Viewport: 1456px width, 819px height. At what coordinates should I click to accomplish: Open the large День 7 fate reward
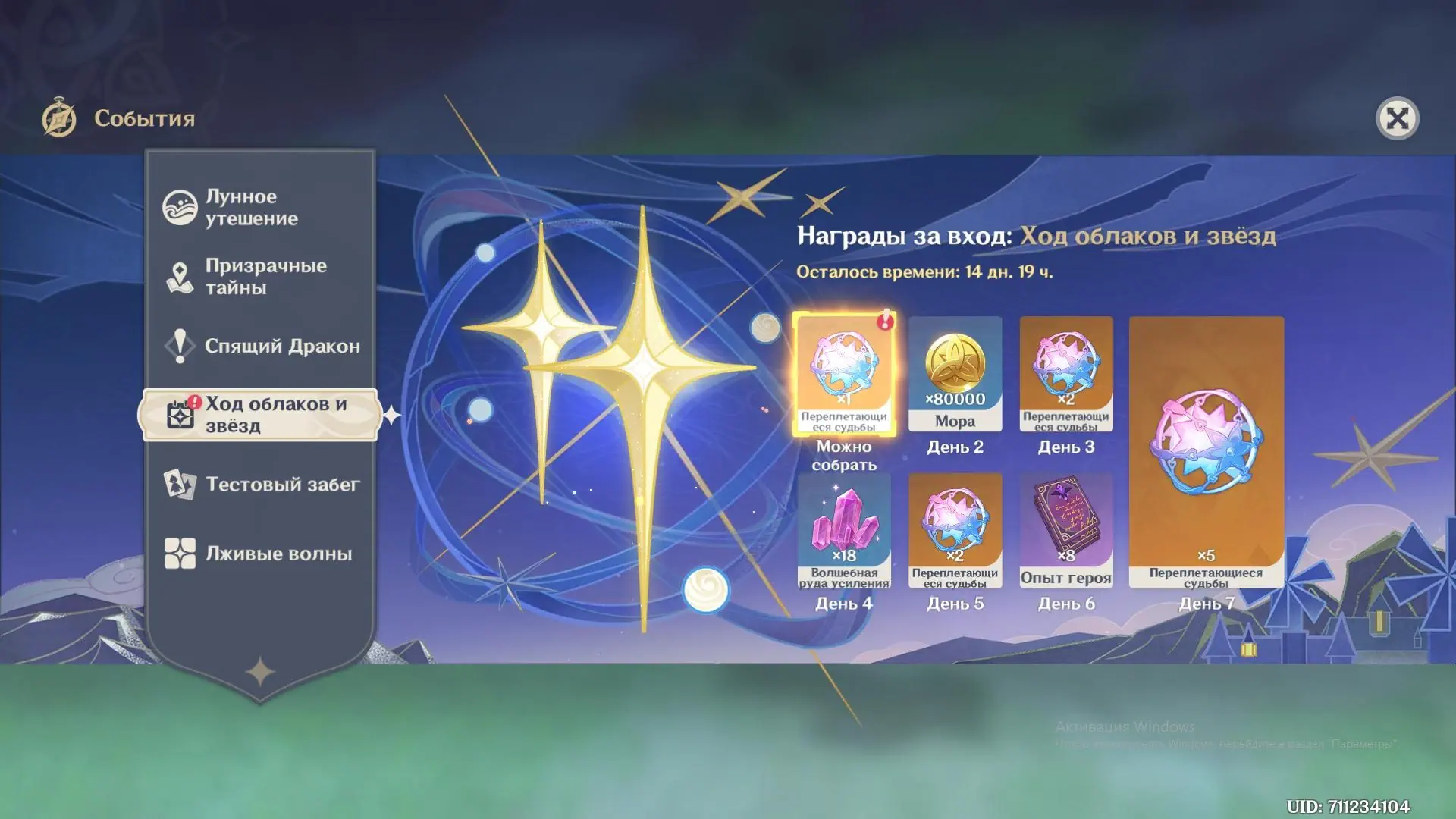(x=1206, y=452)
